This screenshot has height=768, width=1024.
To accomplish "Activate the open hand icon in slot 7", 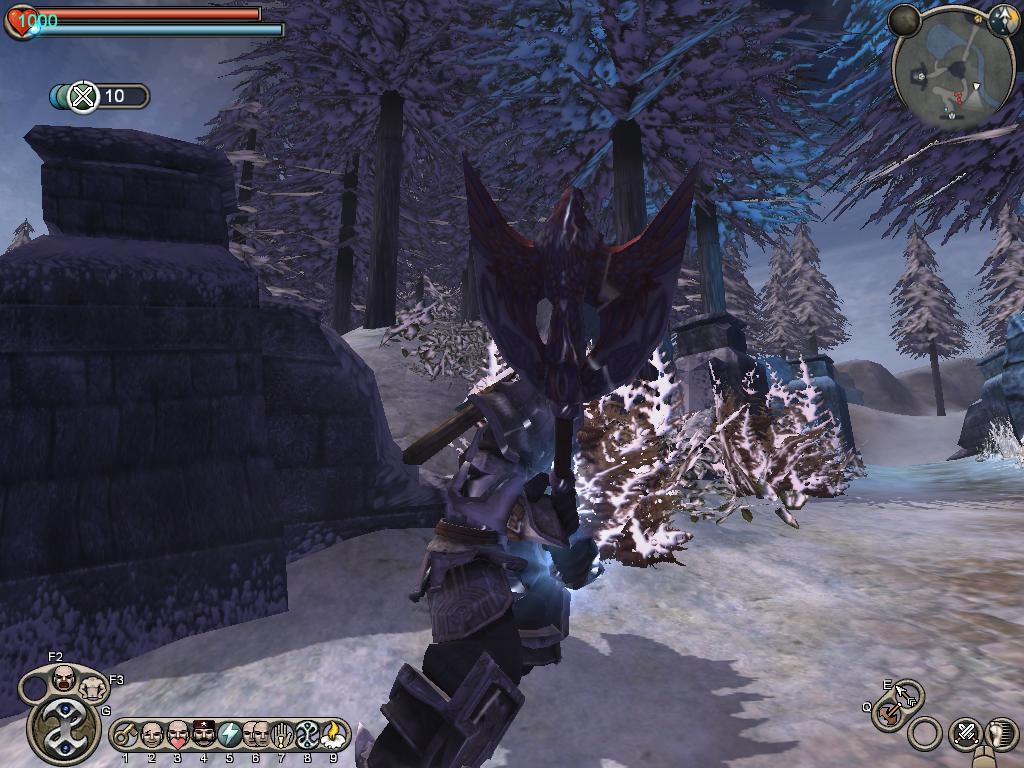I will click(282, 736).
